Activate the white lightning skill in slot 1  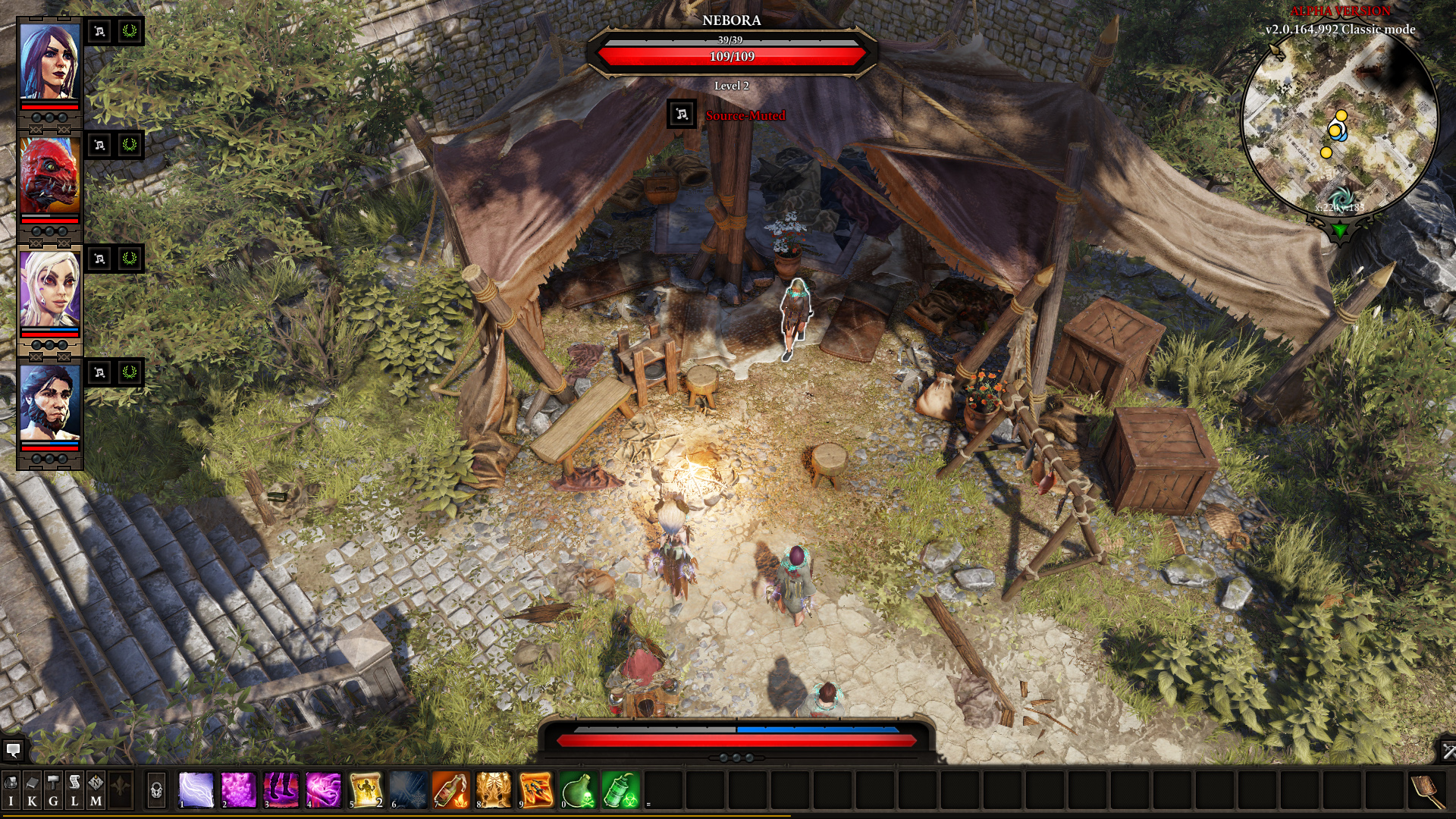coord(196,790)
